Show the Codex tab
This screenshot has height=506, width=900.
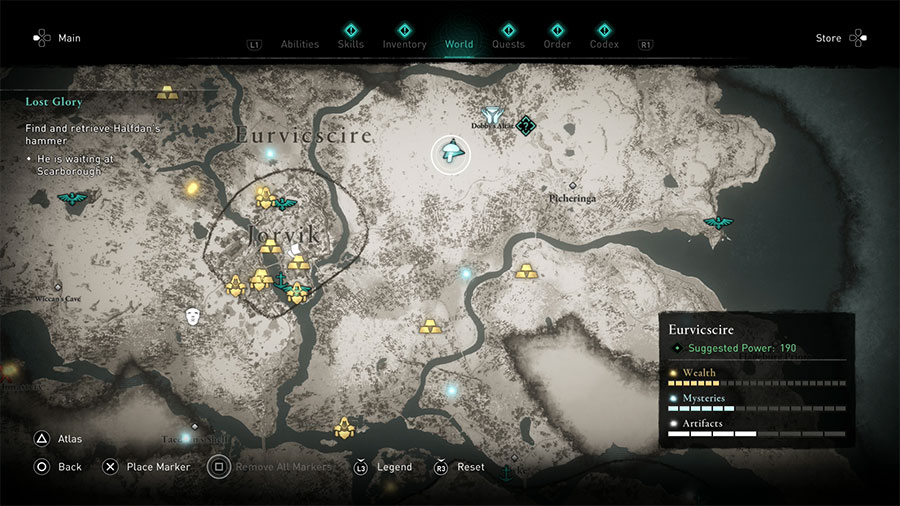click(x=604, y=44)
